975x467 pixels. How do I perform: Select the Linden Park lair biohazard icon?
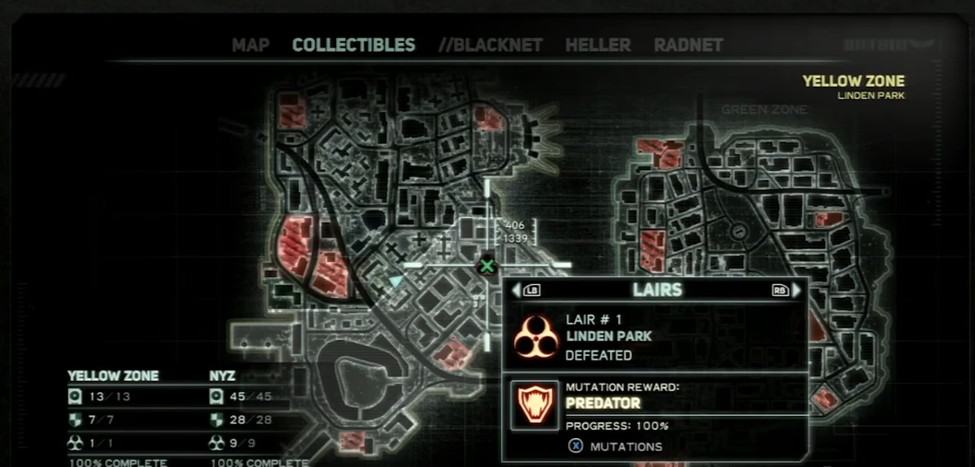coord(535,336)
